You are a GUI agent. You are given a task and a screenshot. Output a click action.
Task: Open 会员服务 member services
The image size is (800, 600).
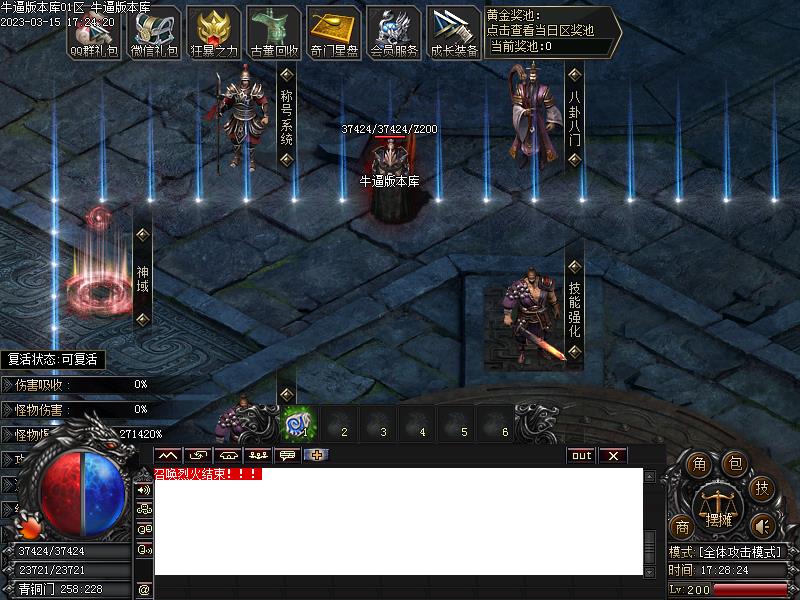pyautogui.click(x=394, y=35)
